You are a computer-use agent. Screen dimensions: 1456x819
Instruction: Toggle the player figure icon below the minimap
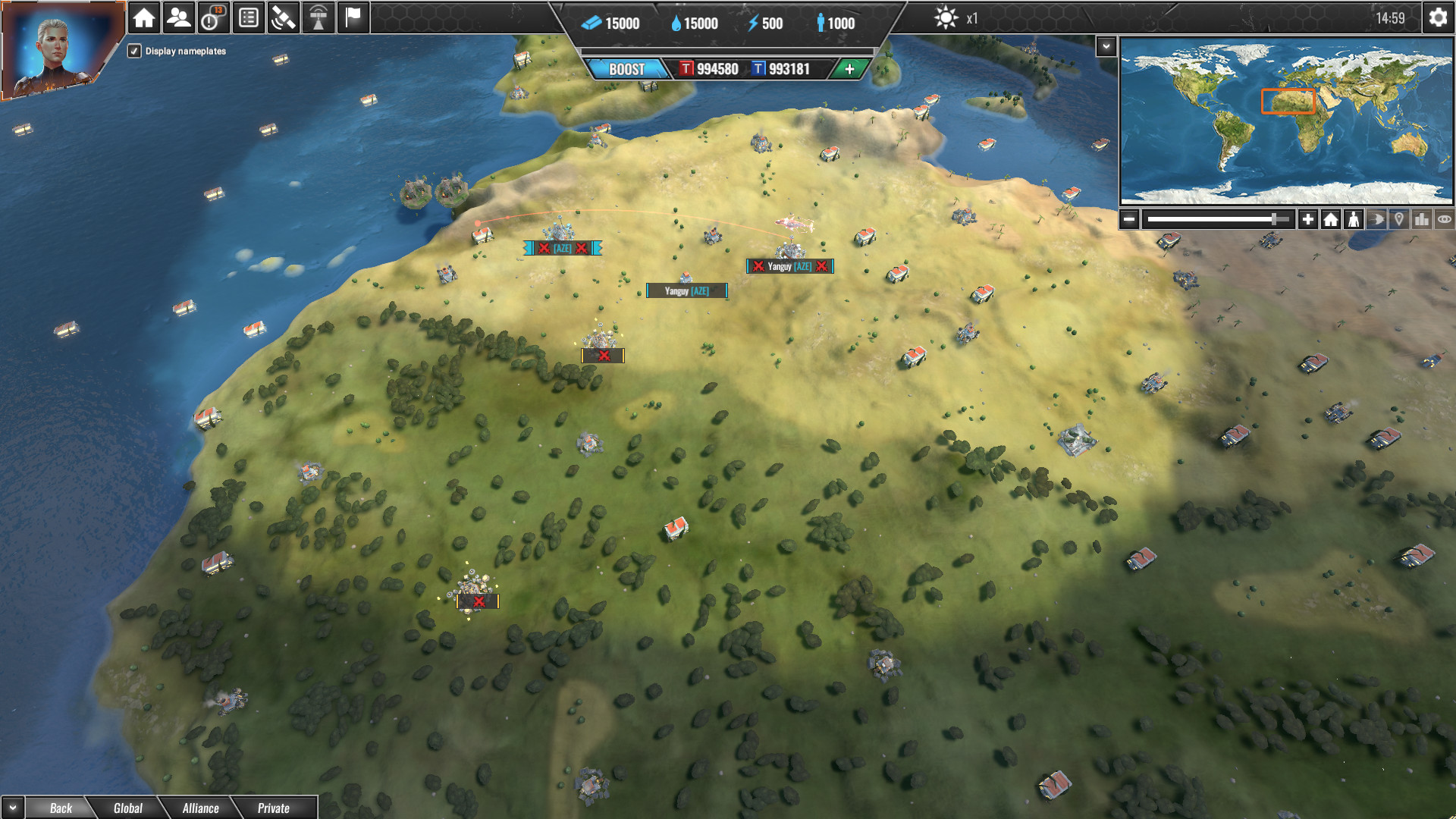click(x=1356, y=218)
